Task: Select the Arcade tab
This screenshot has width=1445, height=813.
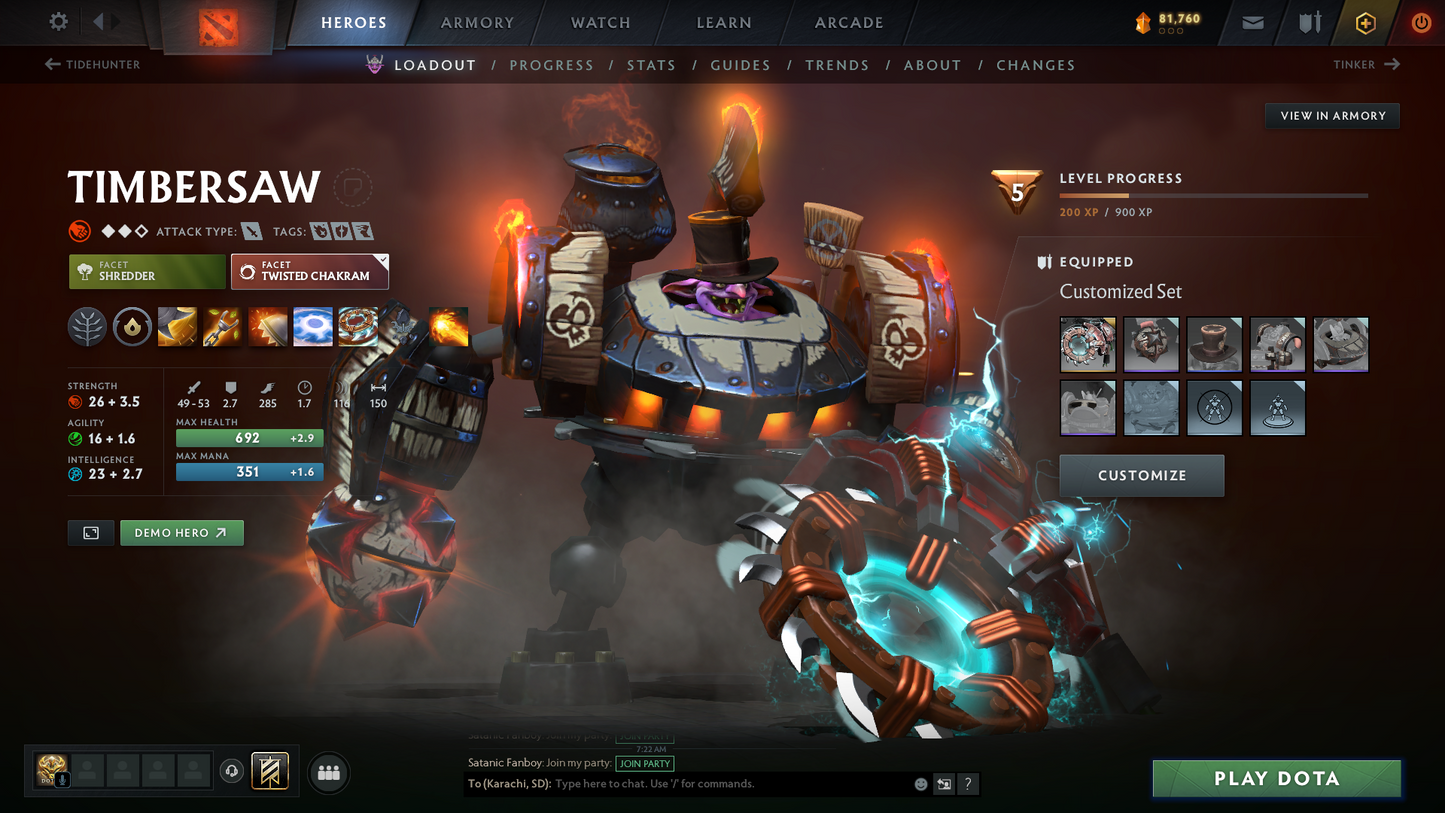Action: tap(849, 23)
